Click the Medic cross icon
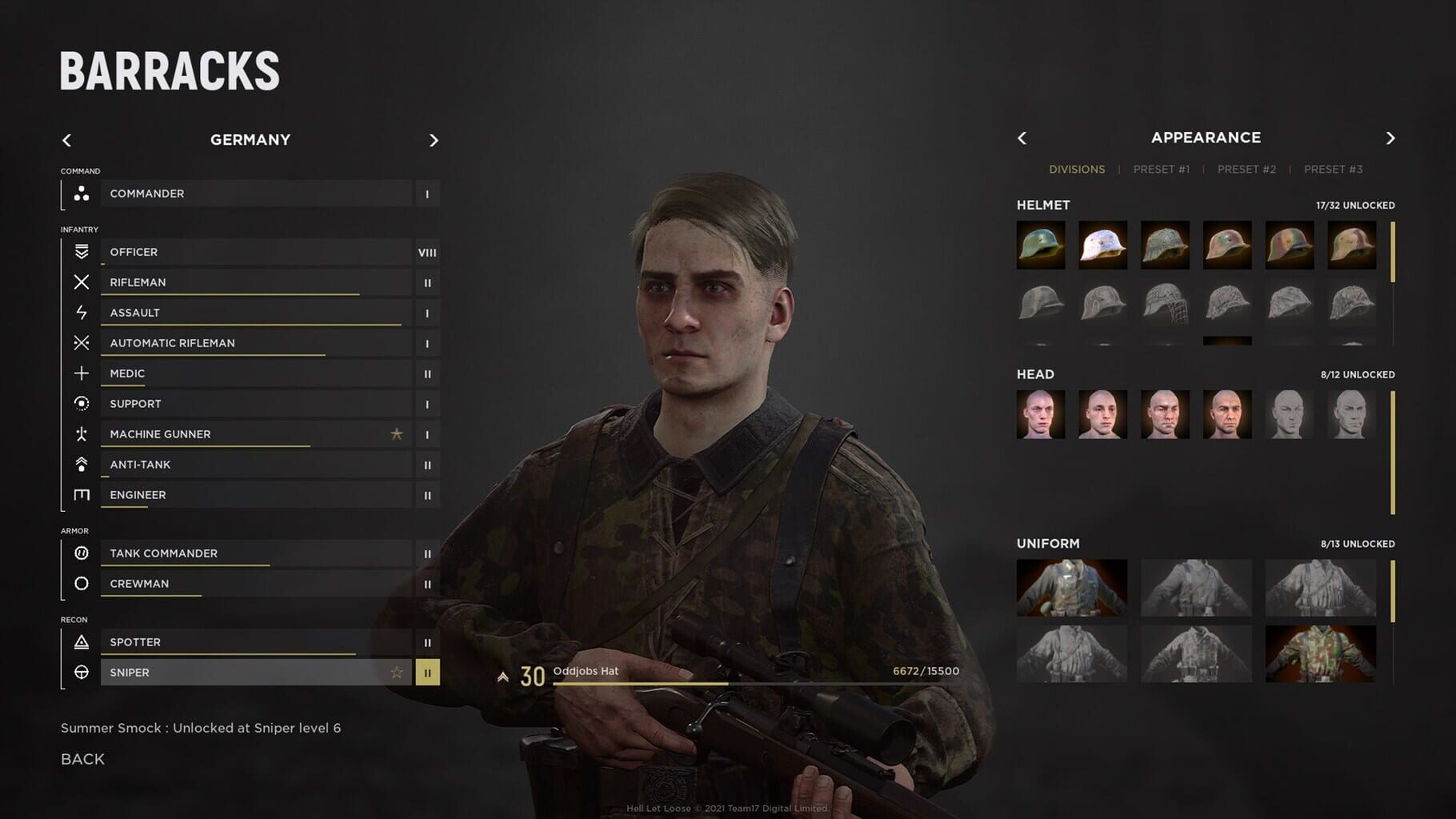The width and height of the screenshot is (1456, 819). tap(80, 373)
